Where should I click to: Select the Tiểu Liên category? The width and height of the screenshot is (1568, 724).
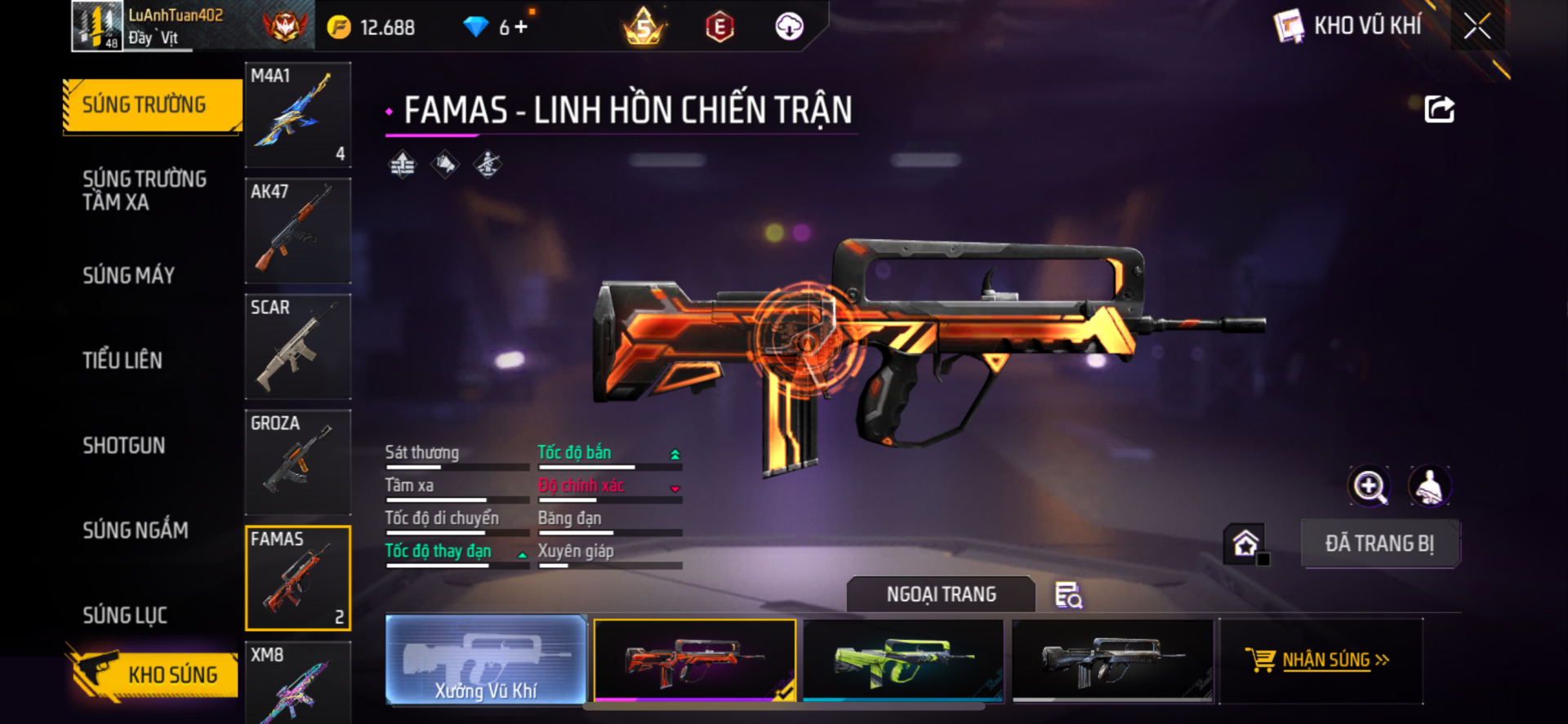pyautogui.click(x=122, y=360)
